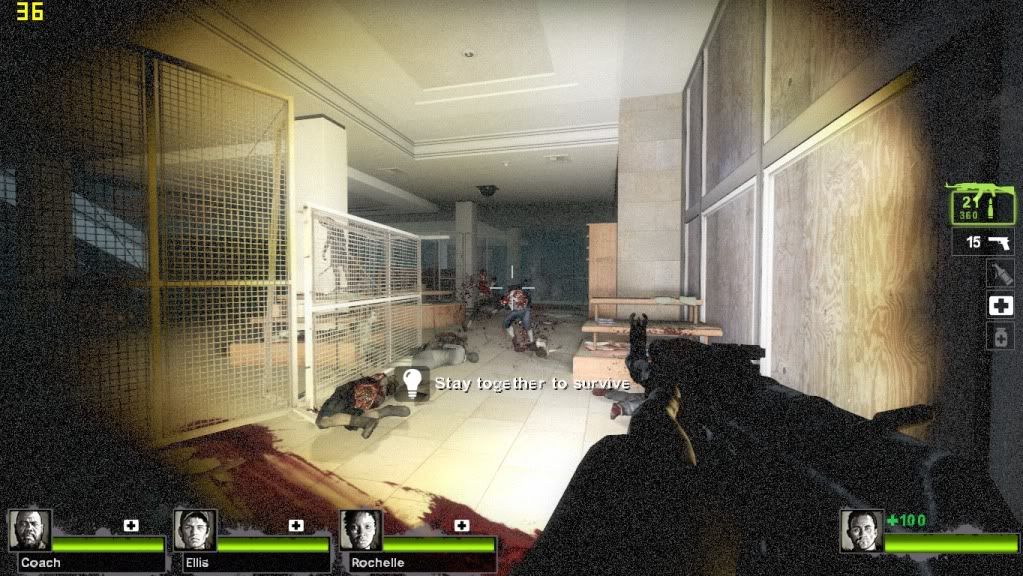The height and width of the screenshot is (576, 1023).
Task: Click your own survivor portrait
Action: tap(861, 531)
